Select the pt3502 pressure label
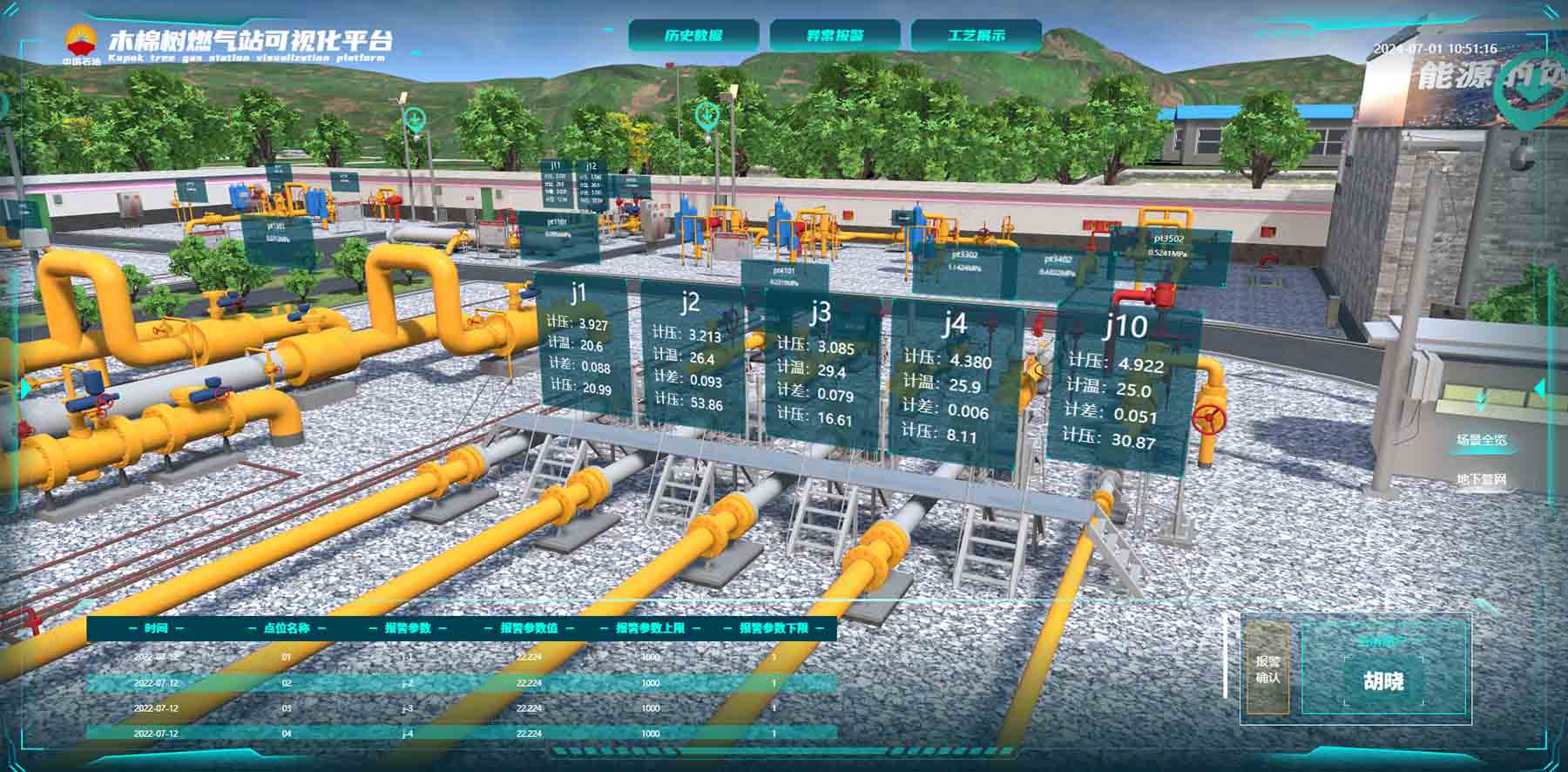 click(x=1168, y=246)
